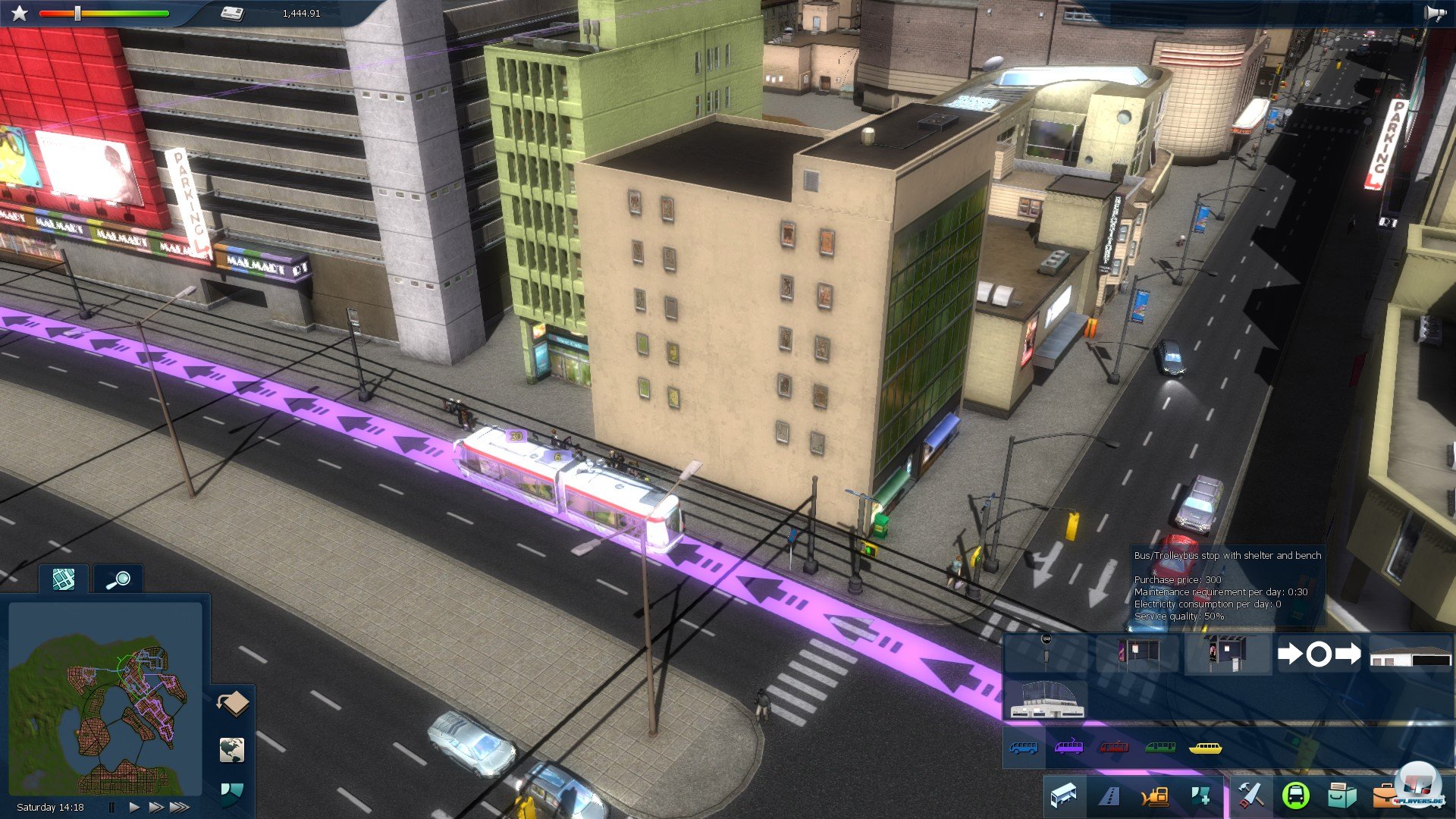Switch to the city map tab
1456x819 pixels.
pos(63,578)
